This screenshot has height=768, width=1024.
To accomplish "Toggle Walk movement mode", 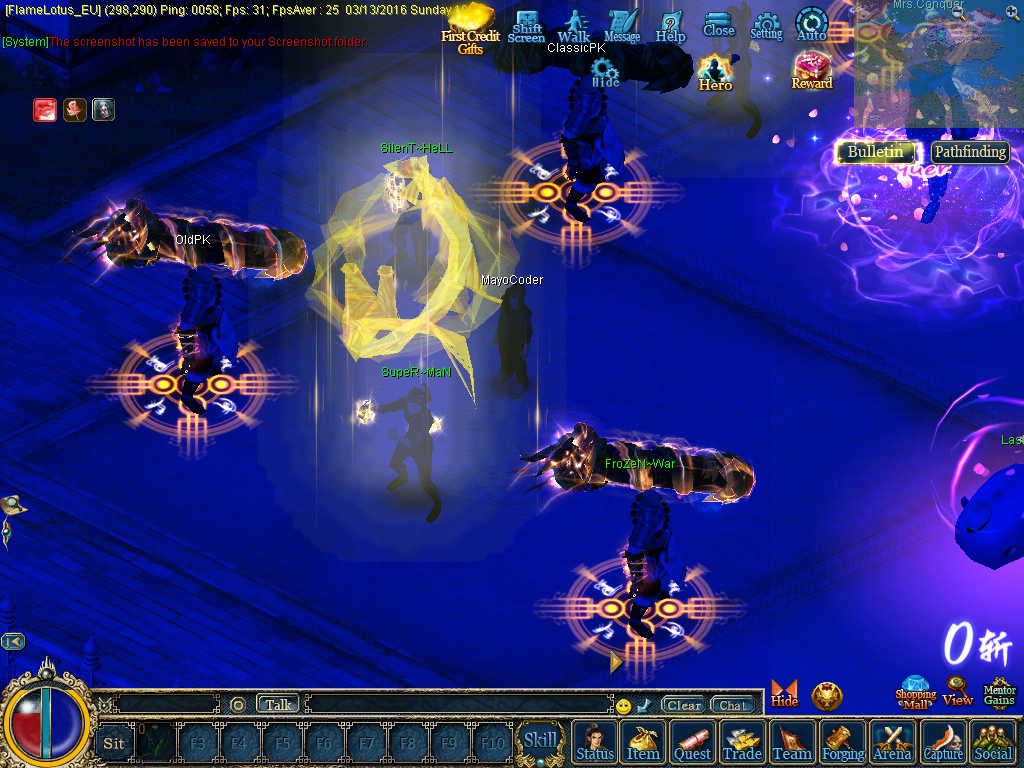I will pos(574,26).
